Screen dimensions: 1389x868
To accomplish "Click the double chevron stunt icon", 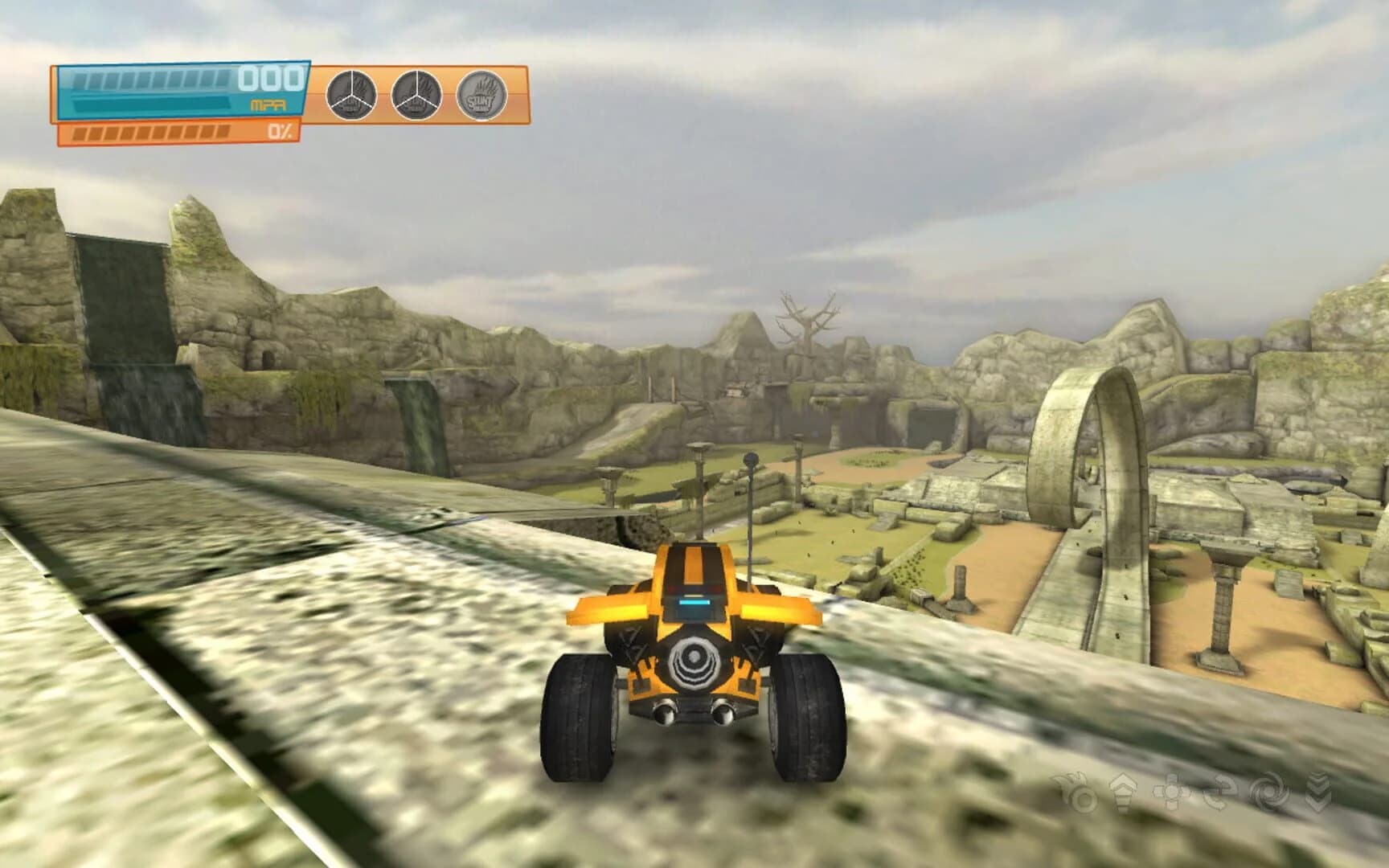I will click(x=1318, y=792).
